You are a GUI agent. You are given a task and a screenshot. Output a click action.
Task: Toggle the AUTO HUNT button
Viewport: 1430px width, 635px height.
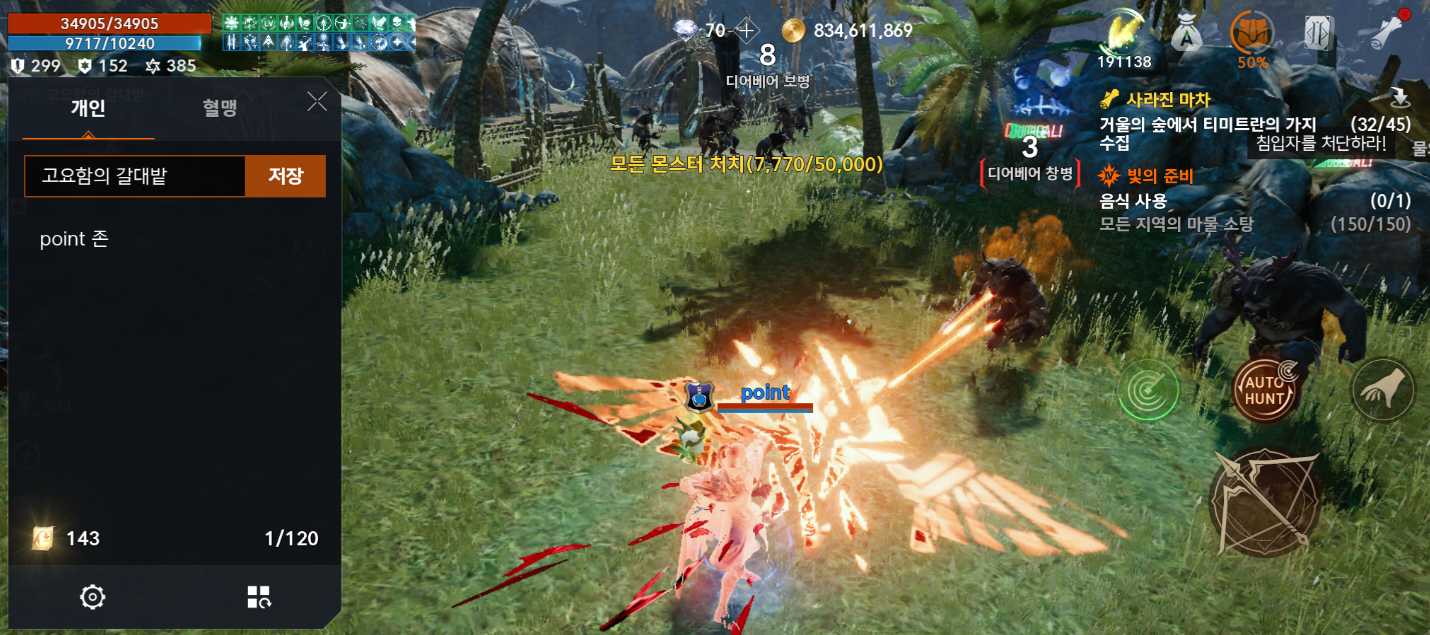click(1265, 390)
